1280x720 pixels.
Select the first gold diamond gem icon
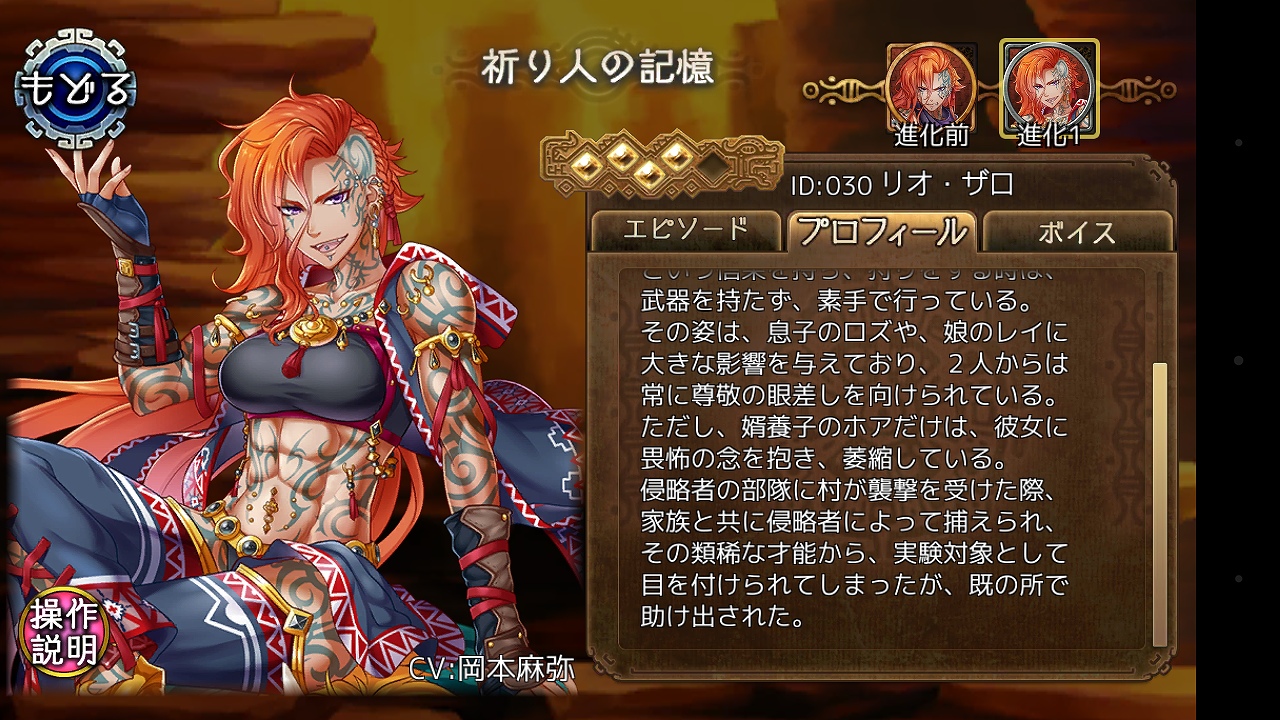tap(586, 165)
